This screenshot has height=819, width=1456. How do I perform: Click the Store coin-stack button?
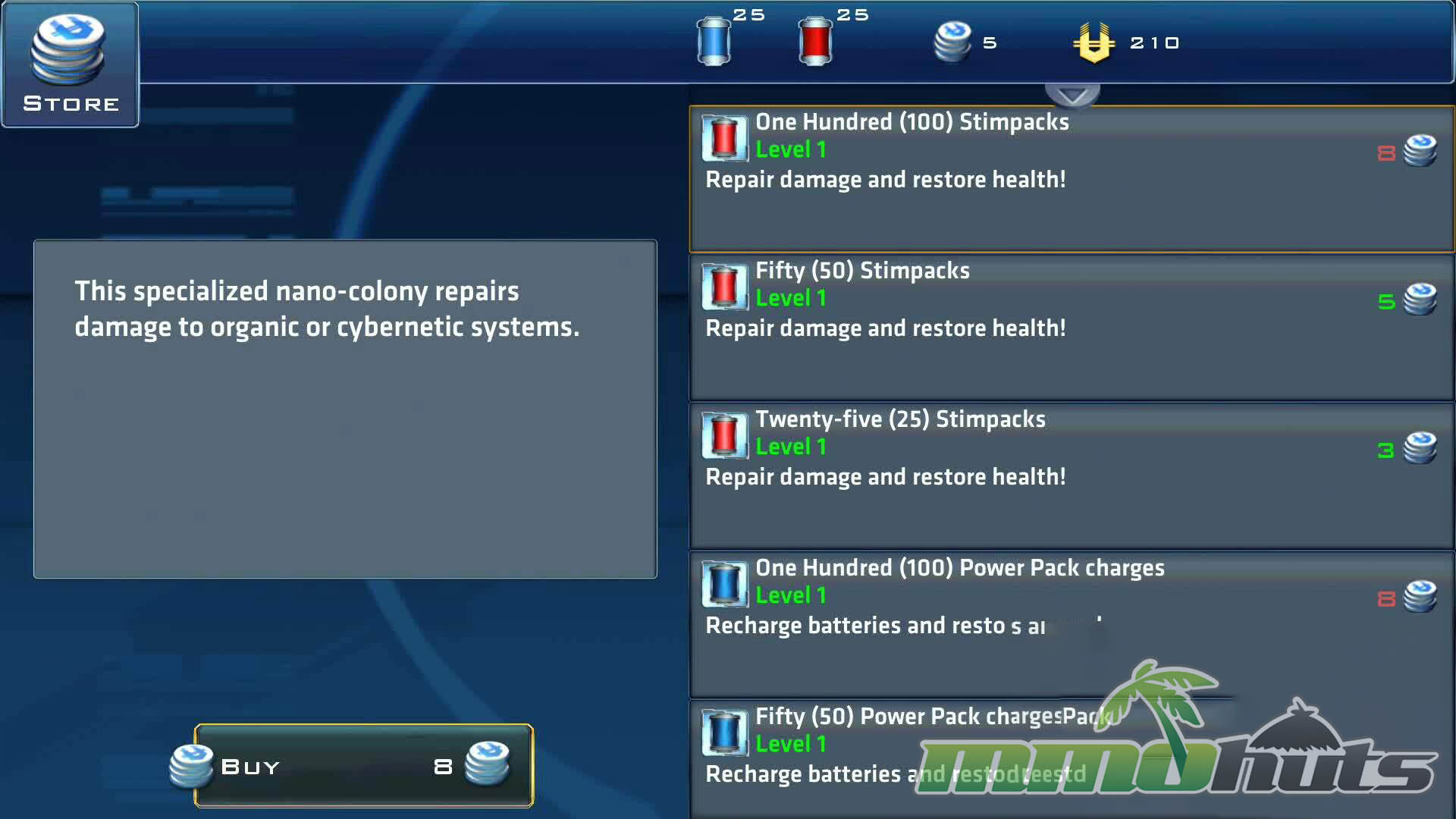[71, 64]
